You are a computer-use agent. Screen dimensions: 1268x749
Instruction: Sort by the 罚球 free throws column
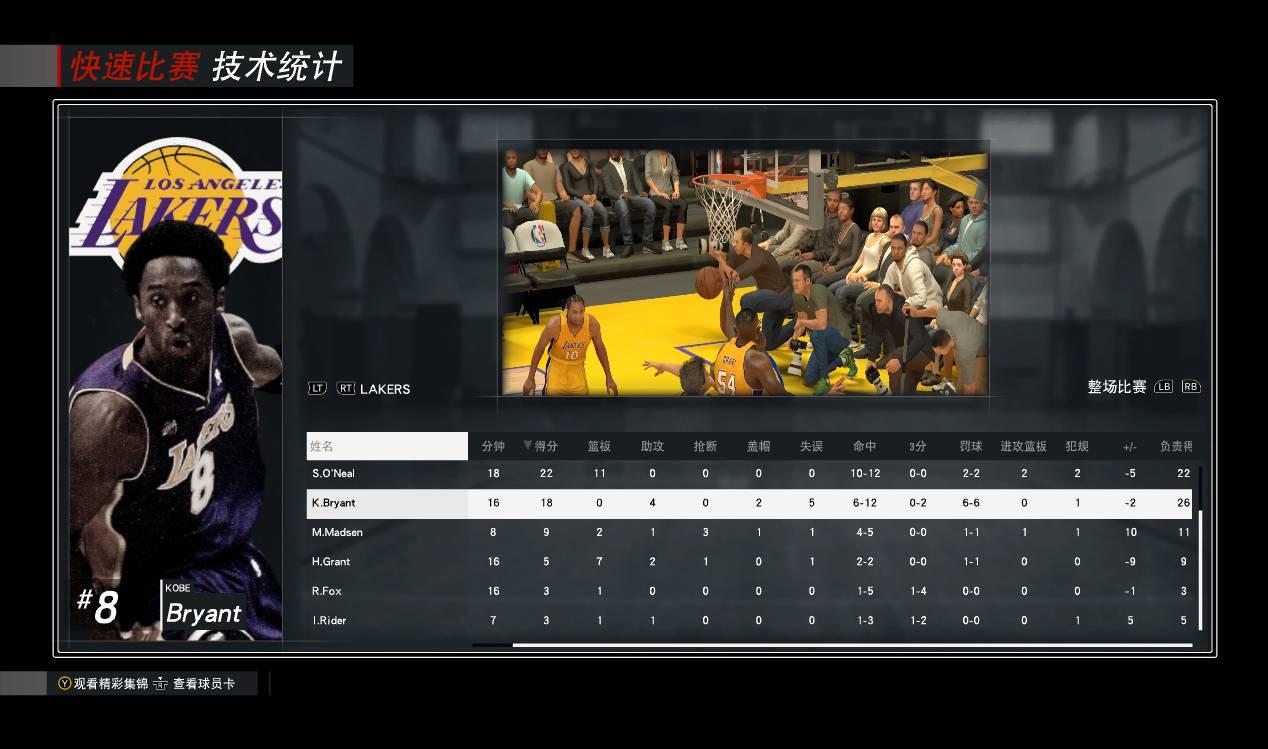click(x=971, y=446)
